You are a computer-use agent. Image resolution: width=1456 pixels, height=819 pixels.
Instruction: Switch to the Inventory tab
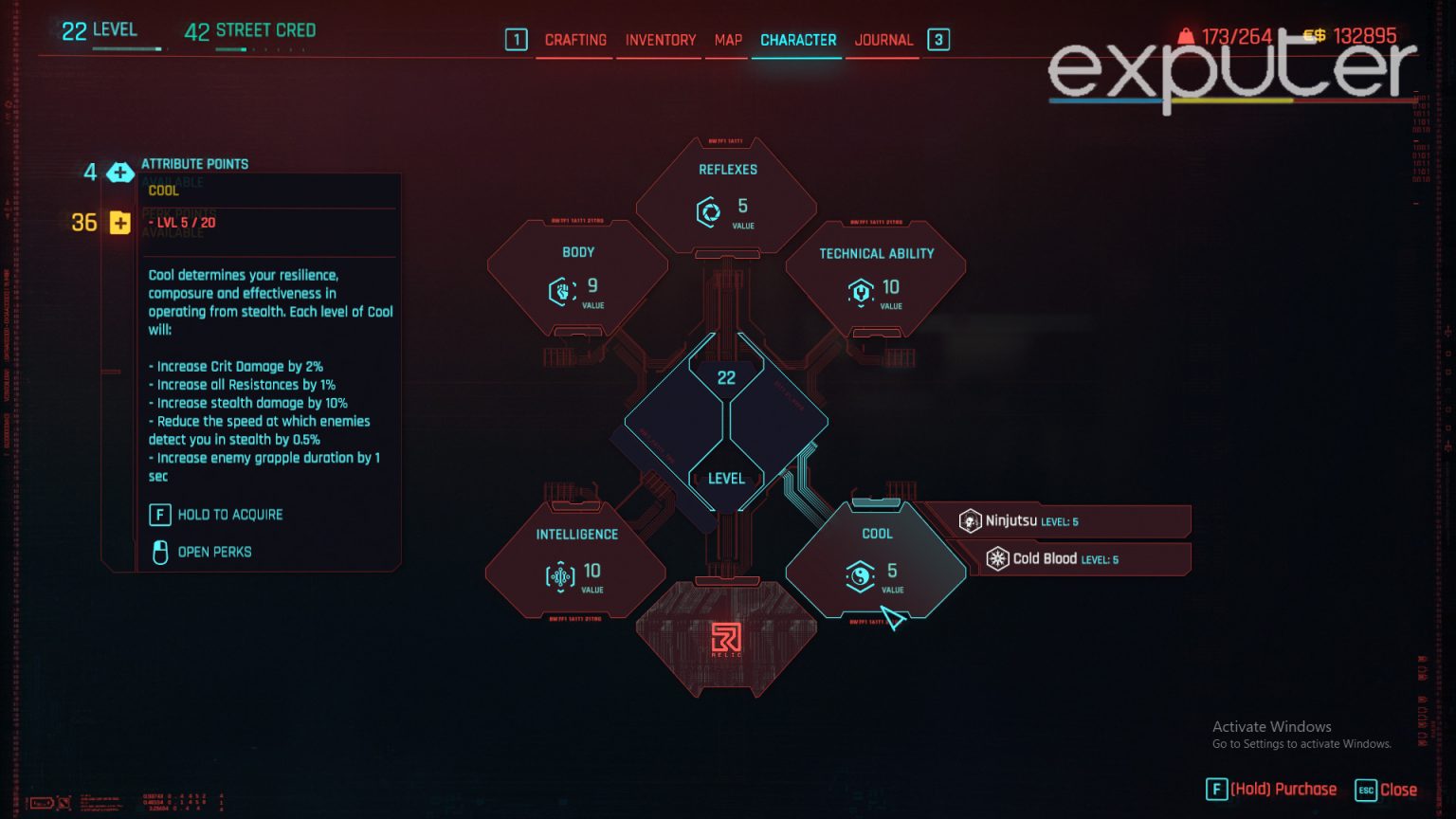(660, 40)
